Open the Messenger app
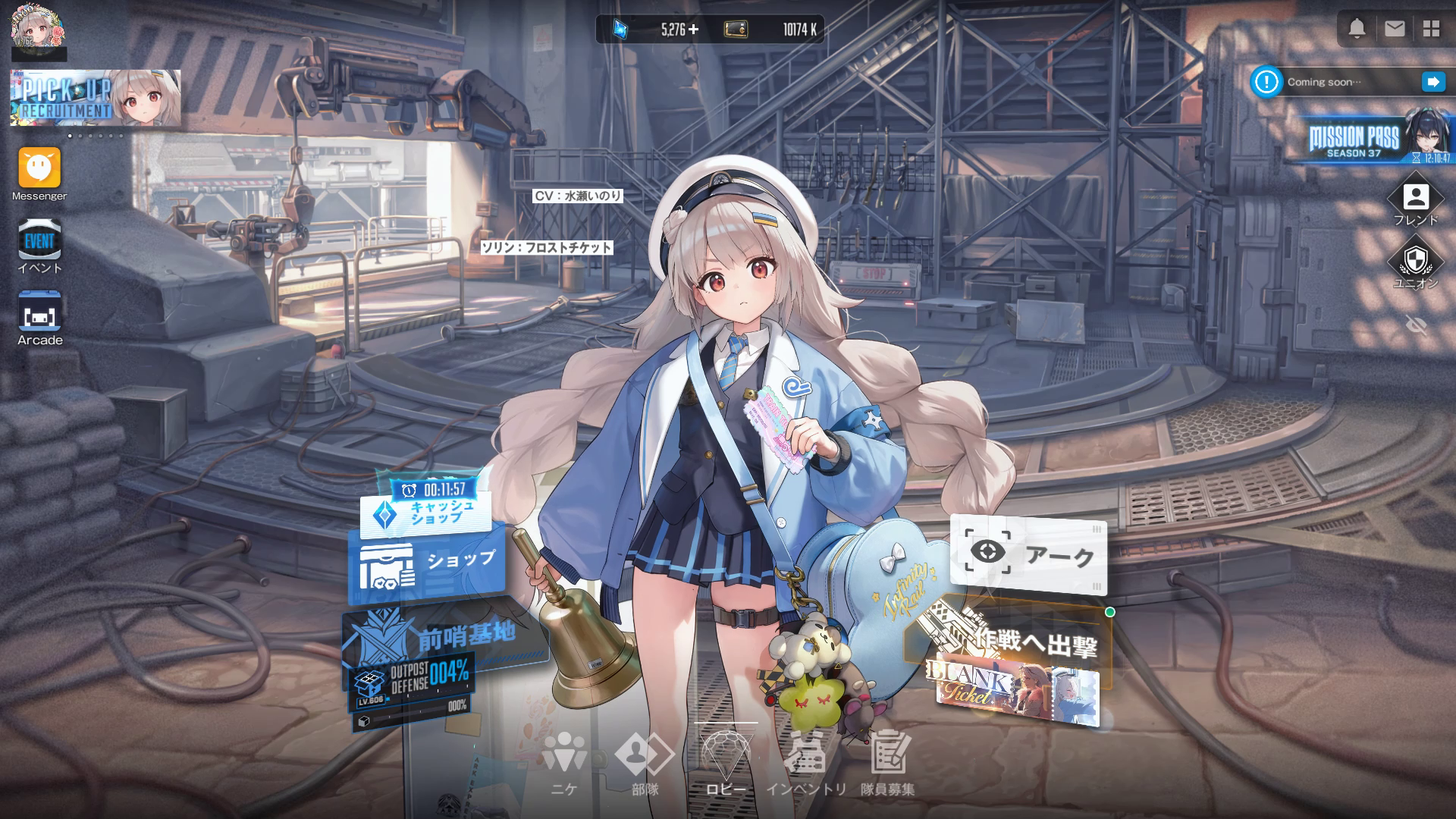 pos(39,168)
